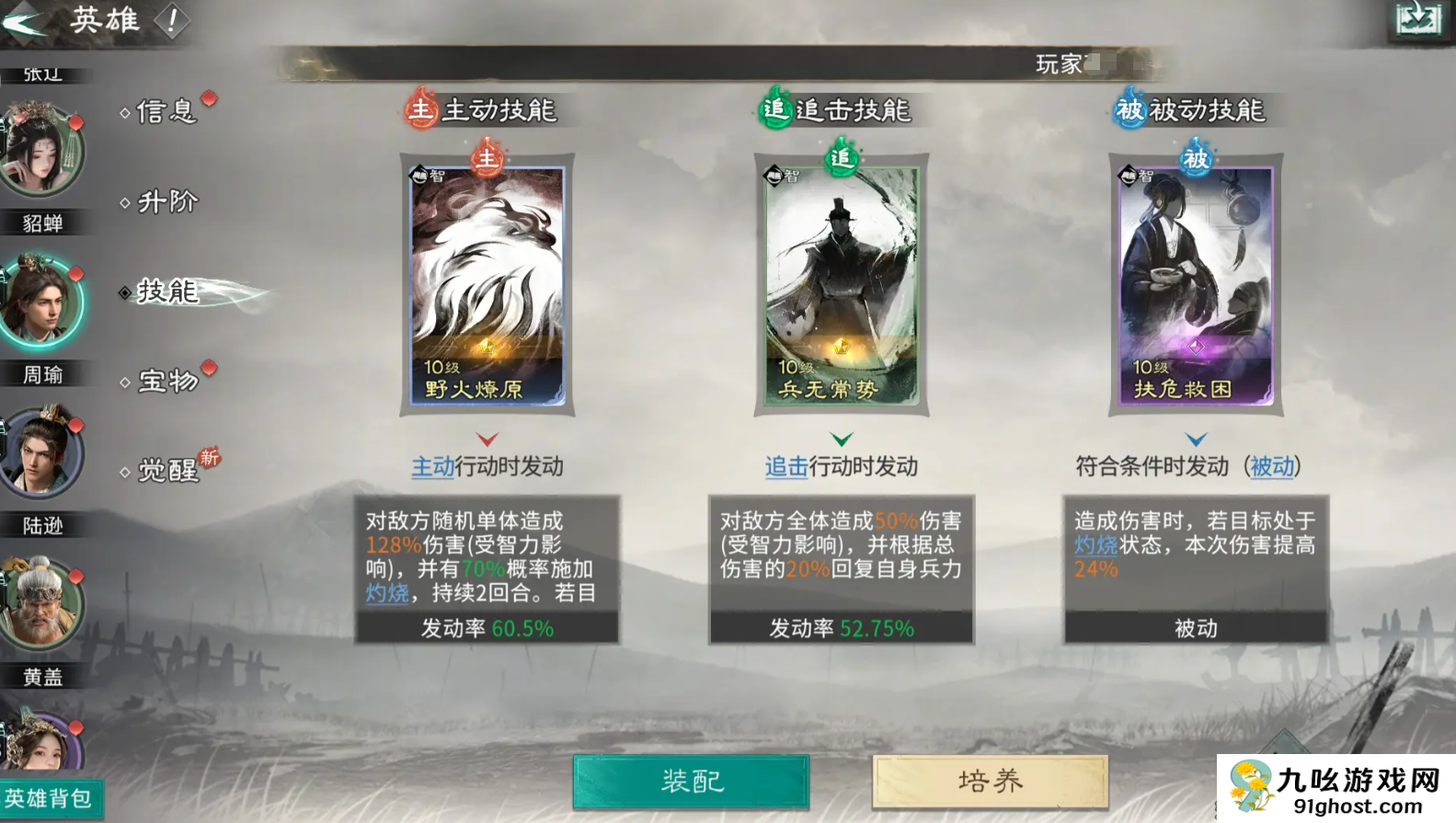Open the 英雄背包 hero backpack

click(x=51, y=799)
